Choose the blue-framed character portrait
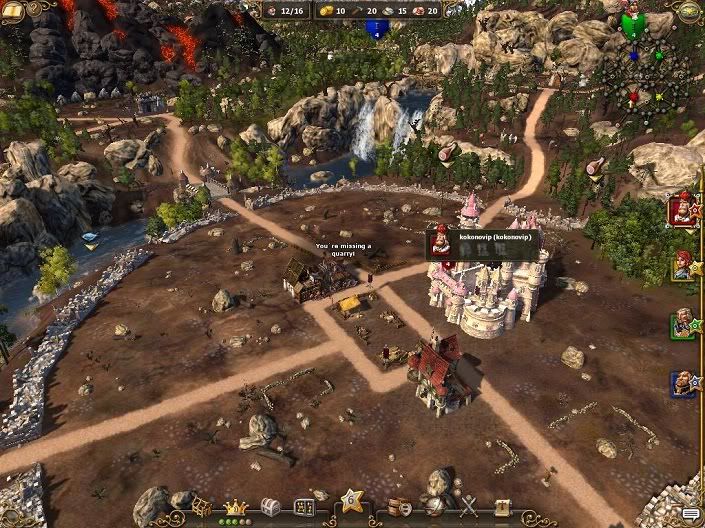 point(683,383)
